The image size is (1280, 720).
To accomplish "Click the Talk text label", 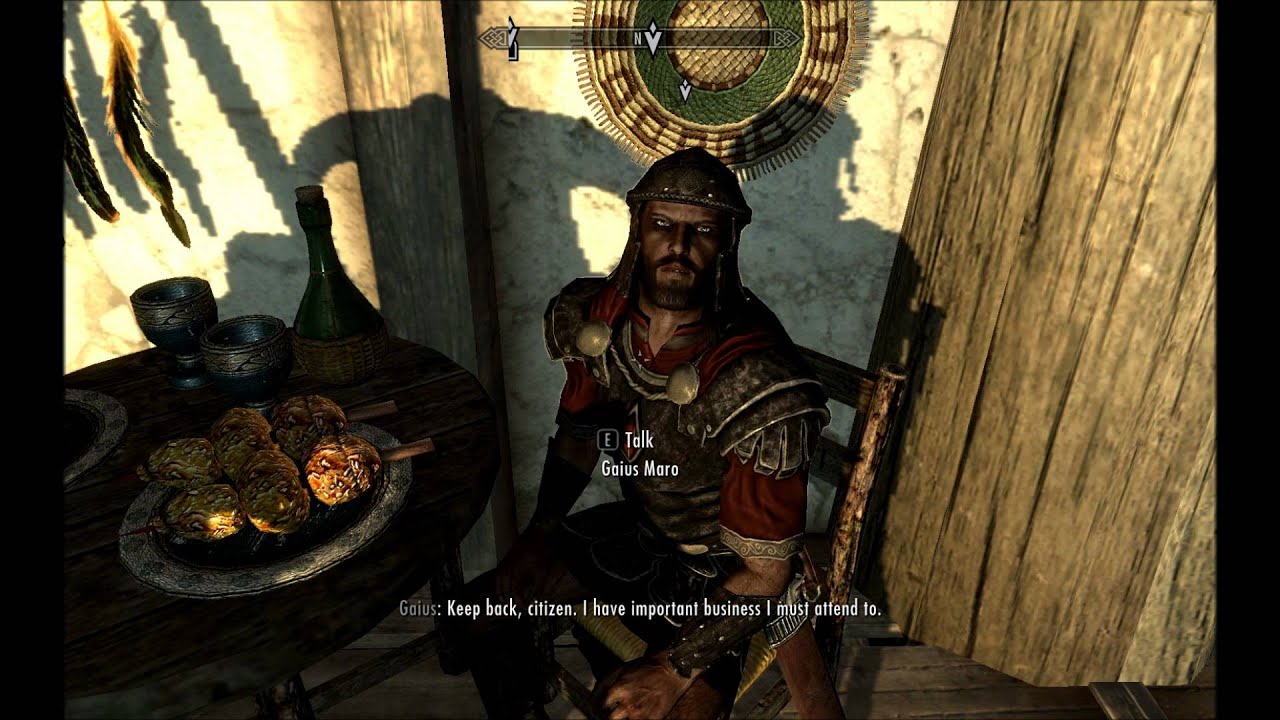I will coord(640,437).
